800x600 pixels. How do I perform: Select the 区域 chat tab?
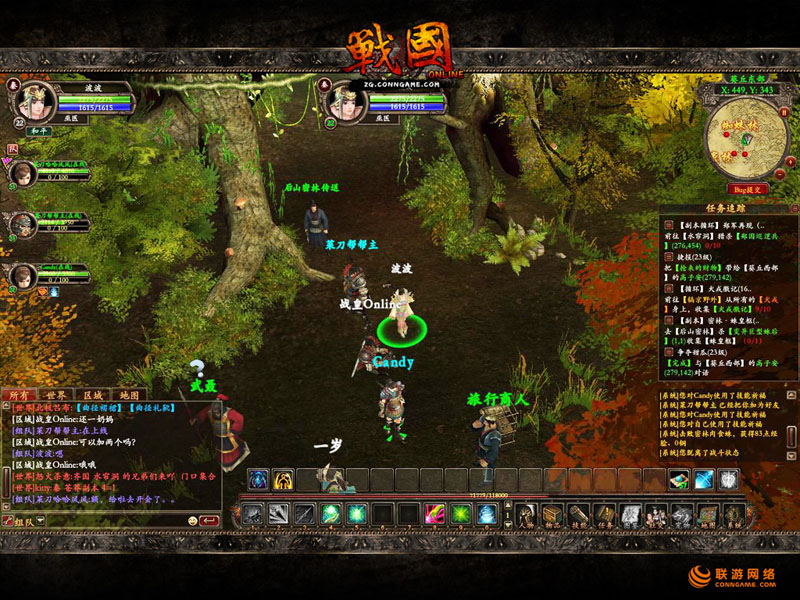click(x=93, y=395)
